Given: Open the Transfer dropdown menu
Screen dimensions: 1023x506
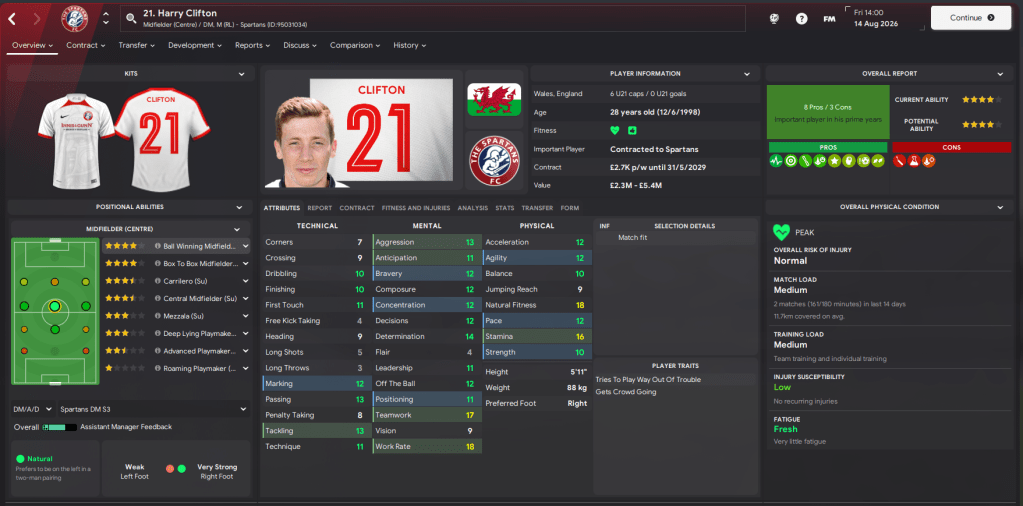Looking at the screenshot, I should coord(136,45).
